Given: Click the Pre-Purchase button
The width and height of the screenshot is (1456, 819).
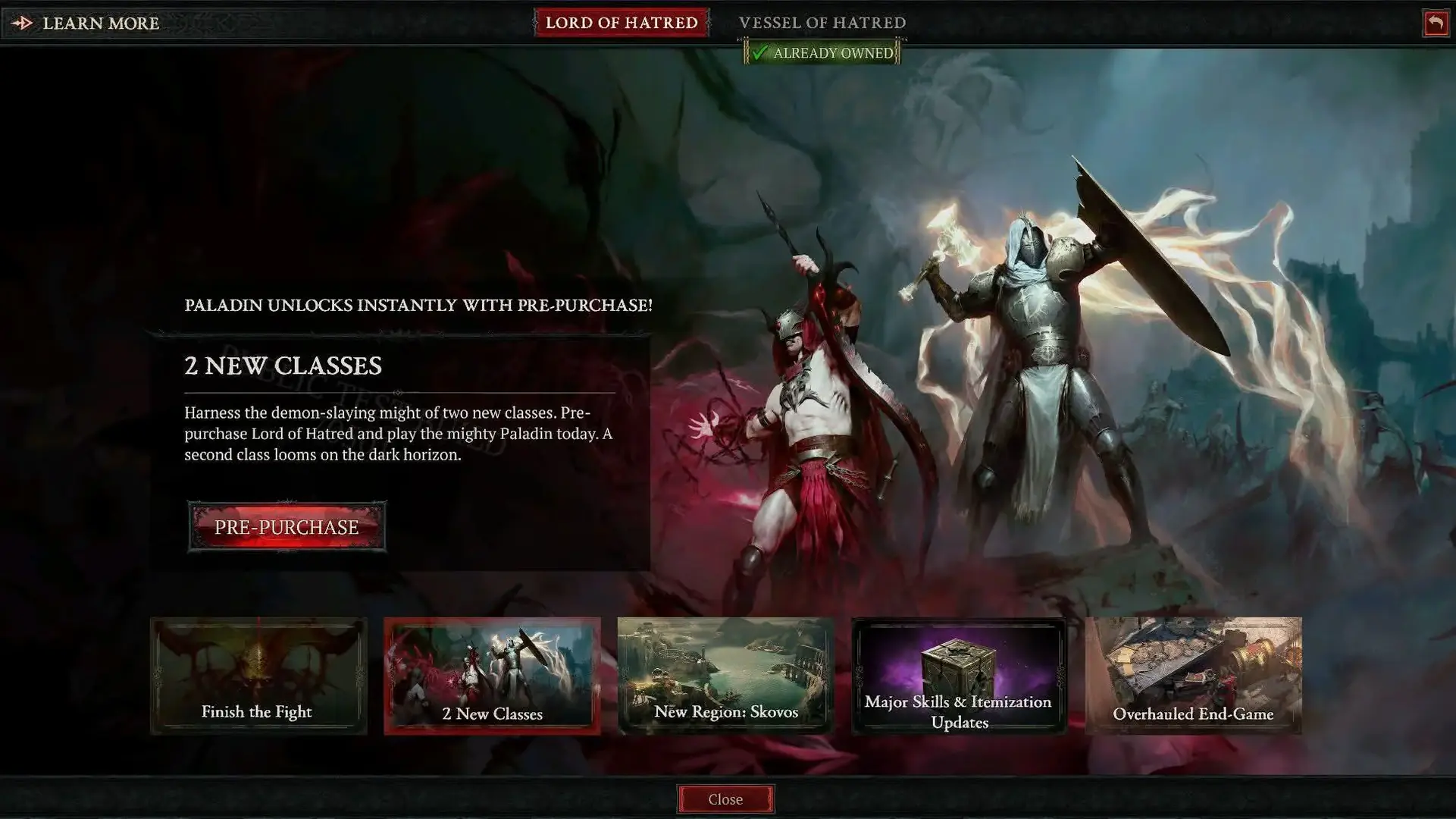Looking at the screenshot, I should coord(287,526).
